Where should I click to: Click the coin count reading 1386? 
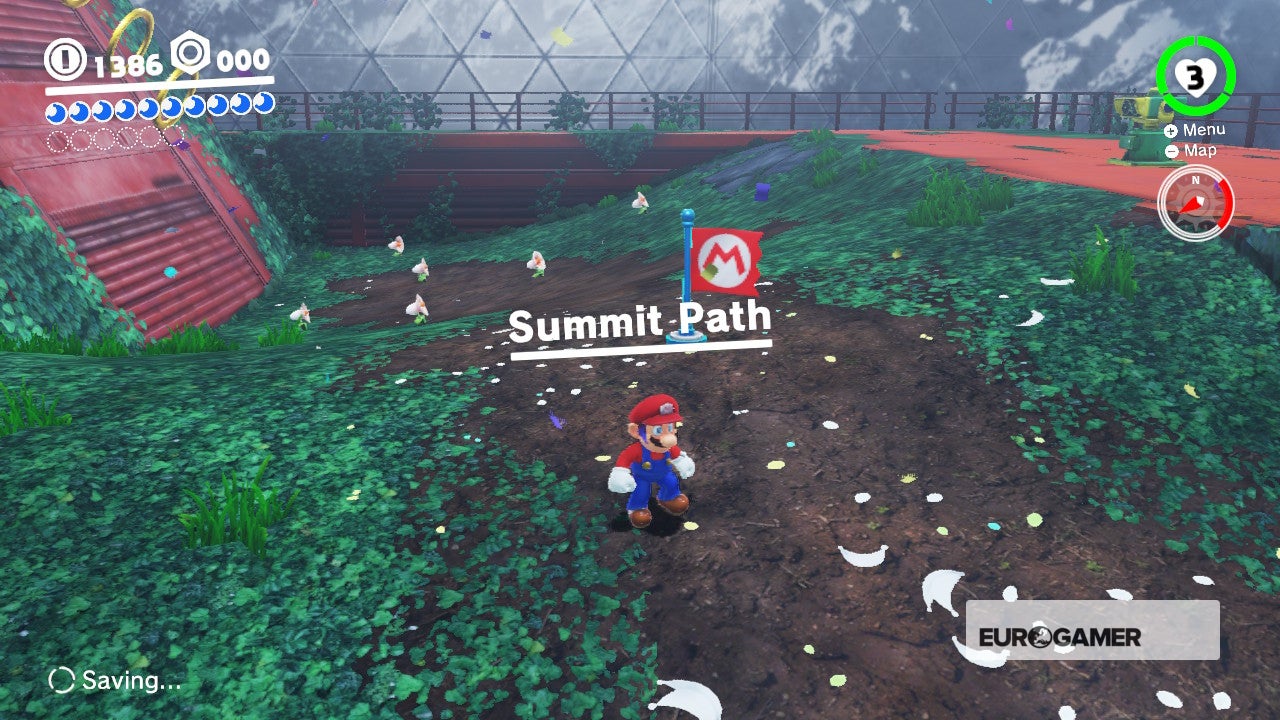coord(126,61)
